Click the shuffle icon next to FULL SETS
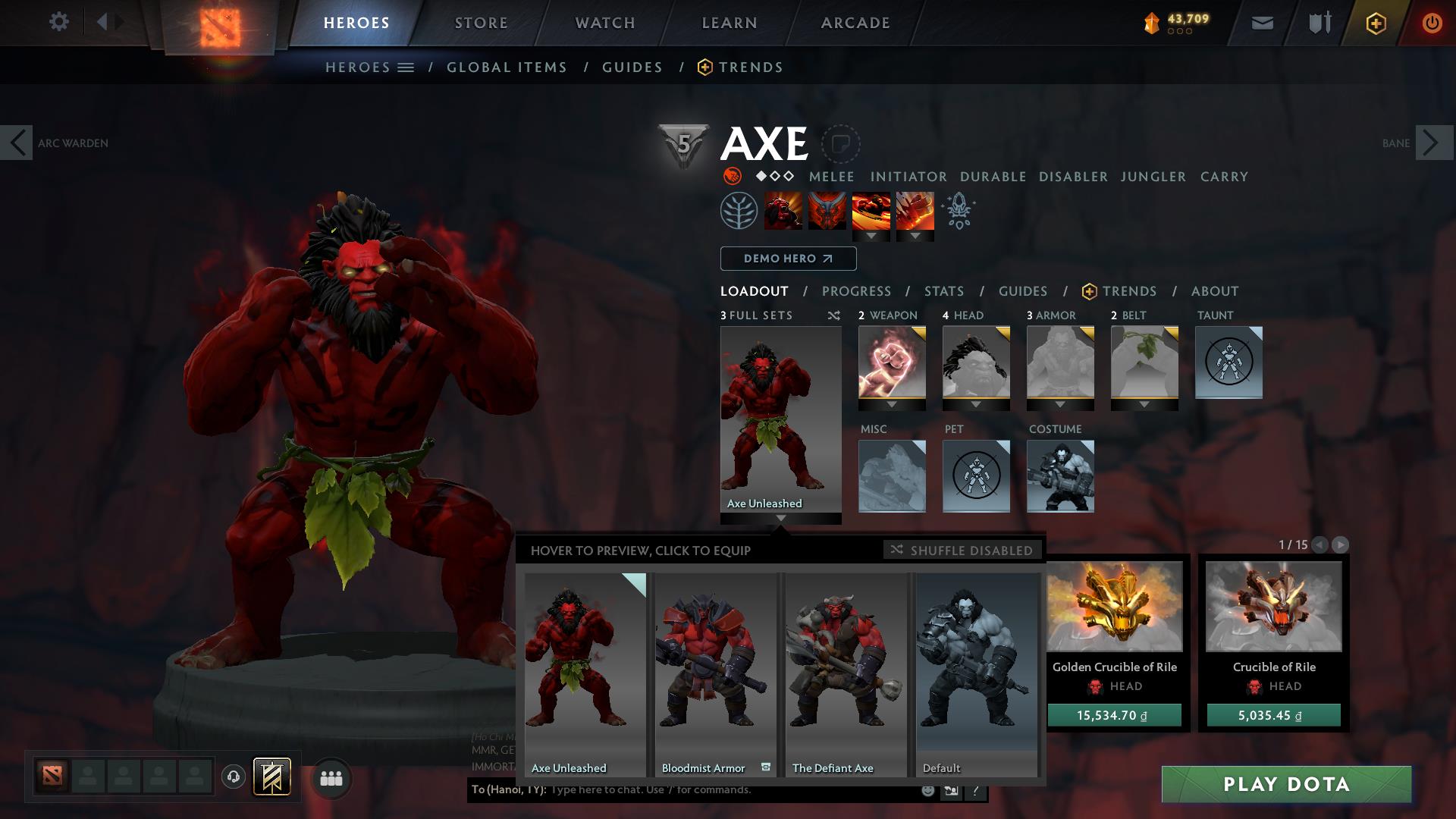The width and height of the screenshot is (1456, 819). click(x=833, y=315)
